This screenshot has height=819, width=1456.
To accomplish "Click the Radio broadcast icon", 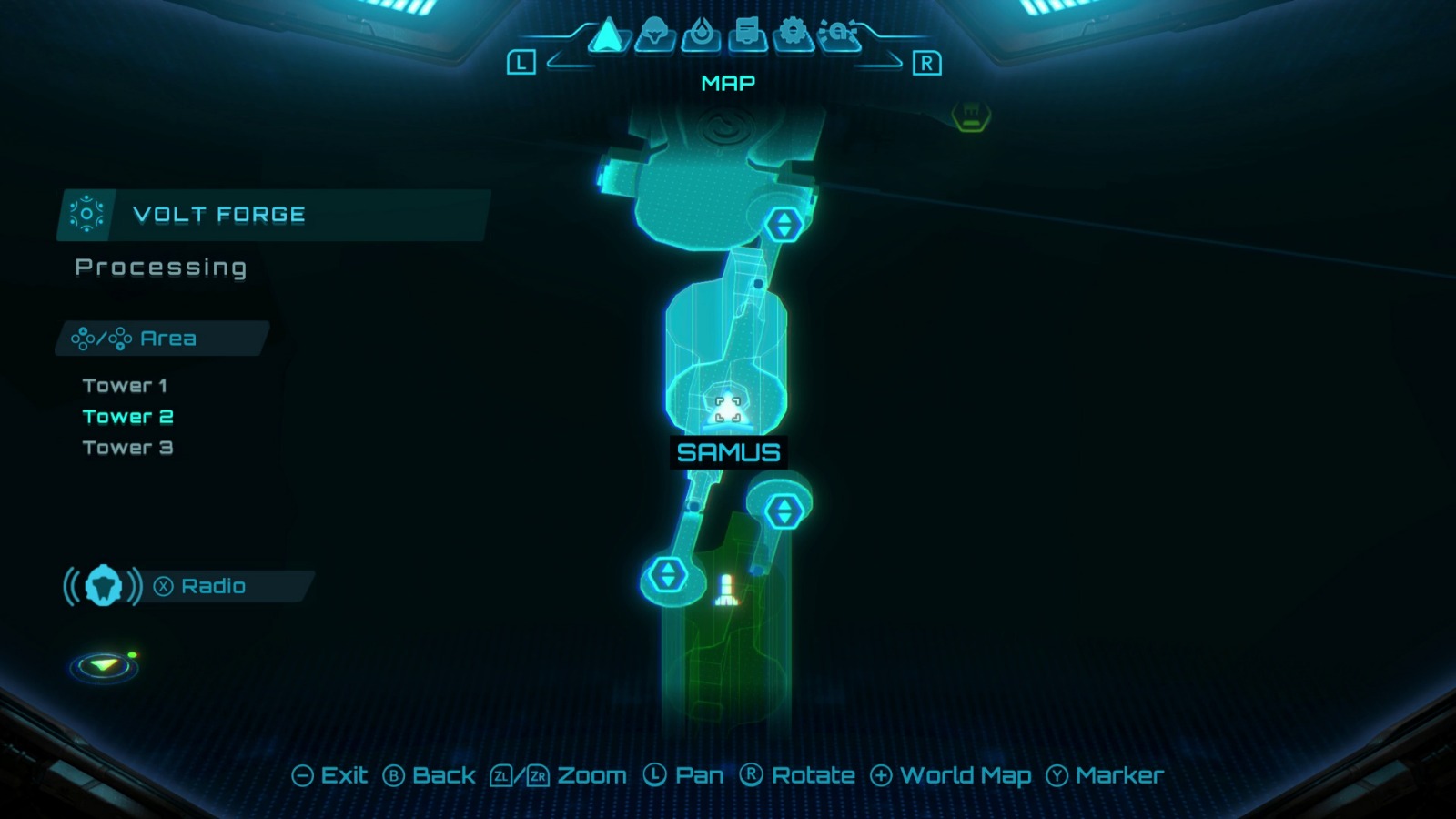I will click(103, 586).
